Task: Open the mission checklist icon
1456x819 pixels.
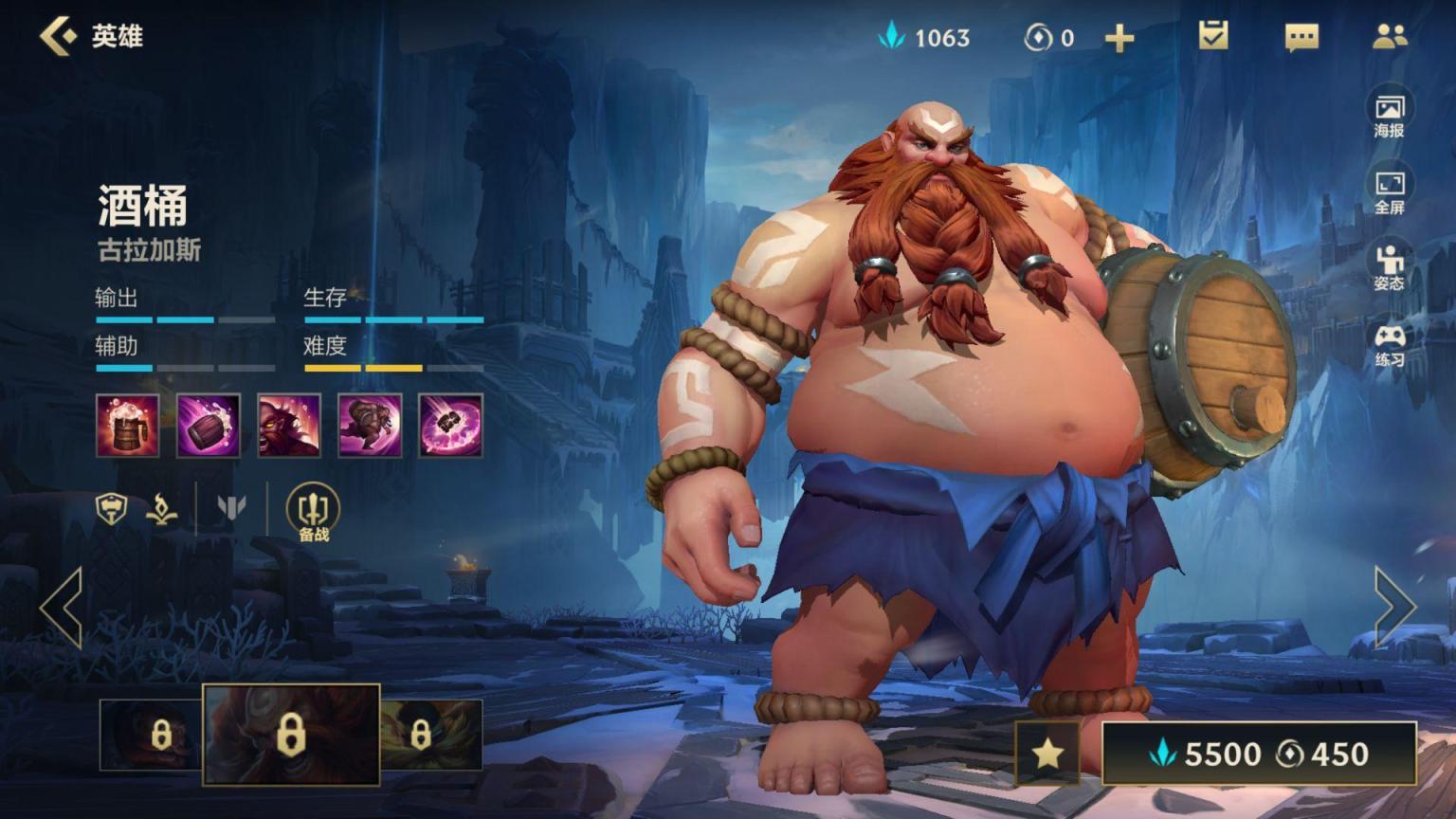Action: [1213, 36]
